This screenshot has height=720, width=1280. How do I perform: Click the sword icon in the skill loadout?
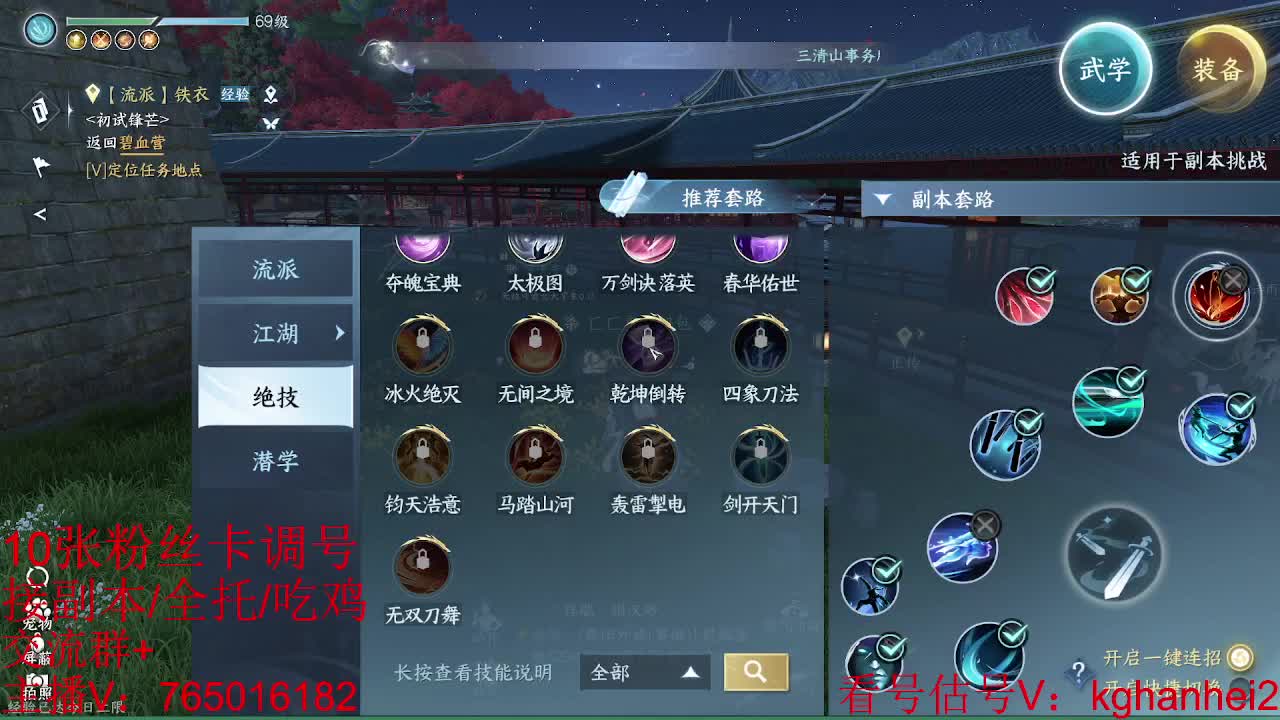[1113, 555]
